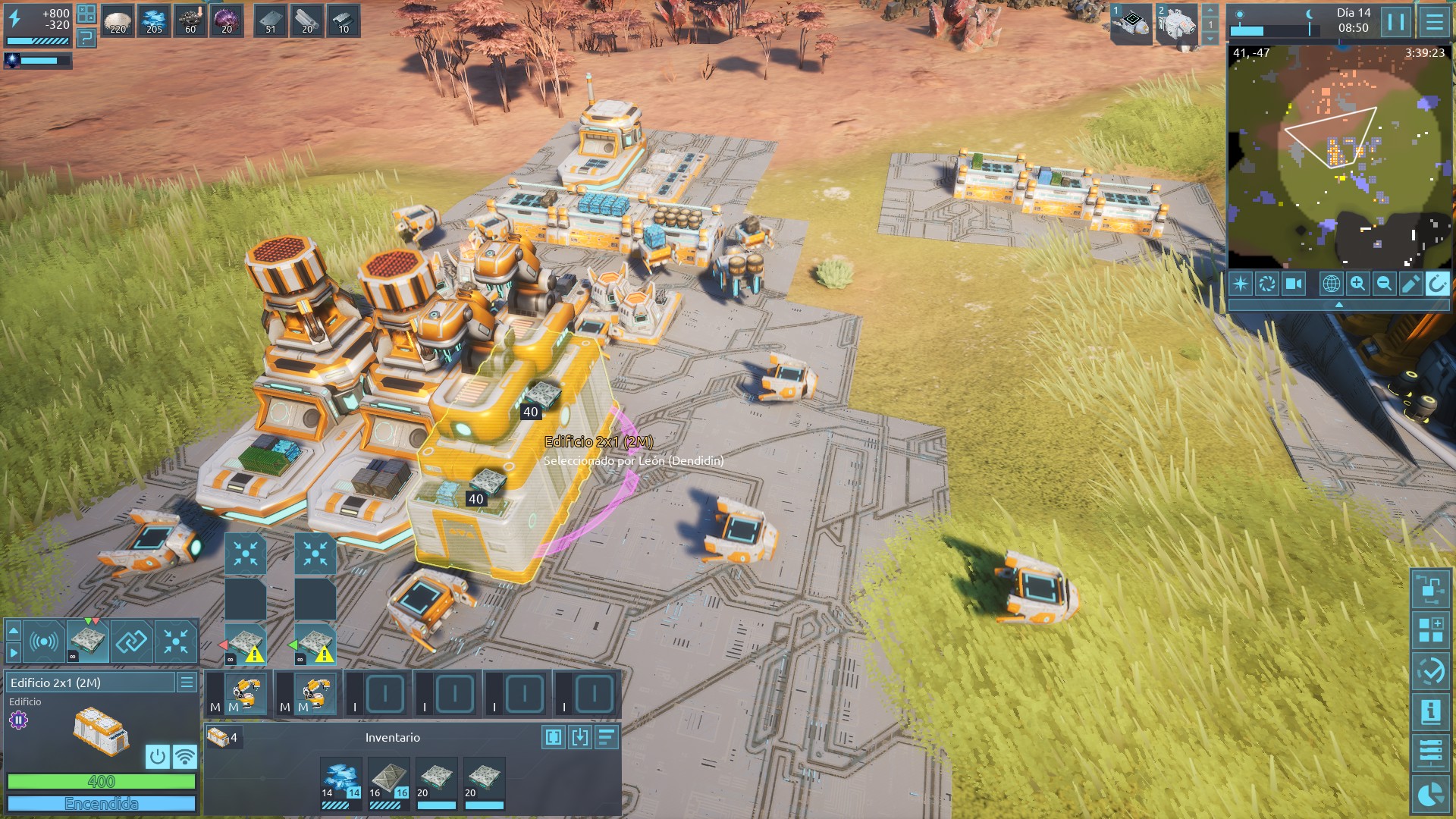Open the pie chart statistics panel

coord(1431,795)
